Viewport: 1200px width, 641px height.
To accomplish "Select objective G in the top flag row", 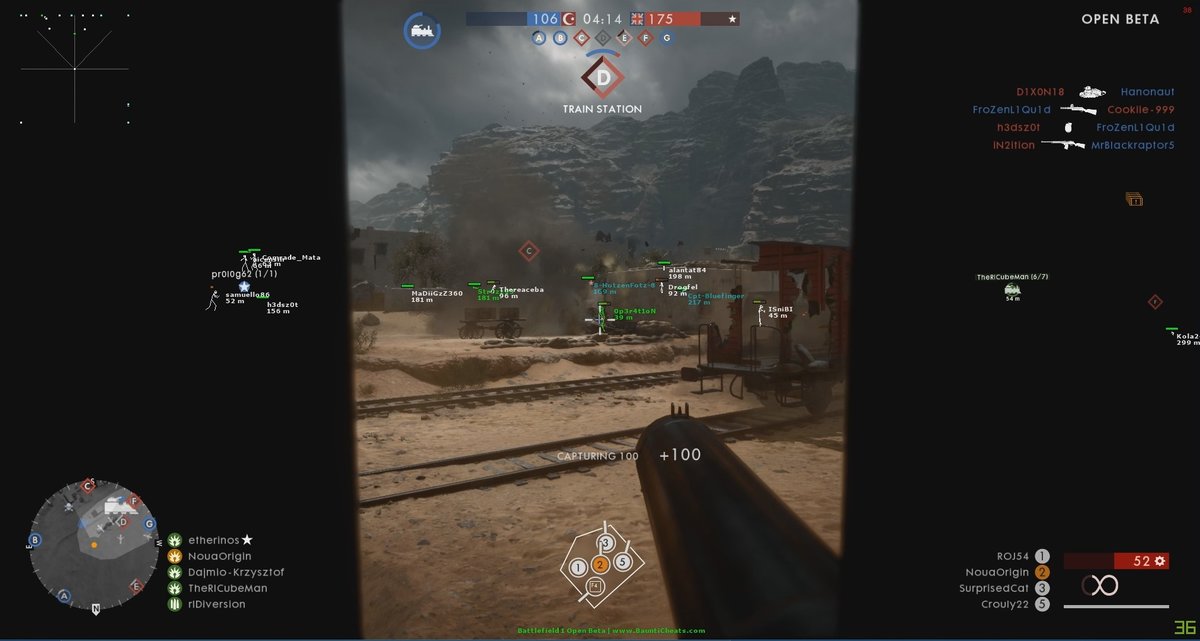I will [666, 38].
